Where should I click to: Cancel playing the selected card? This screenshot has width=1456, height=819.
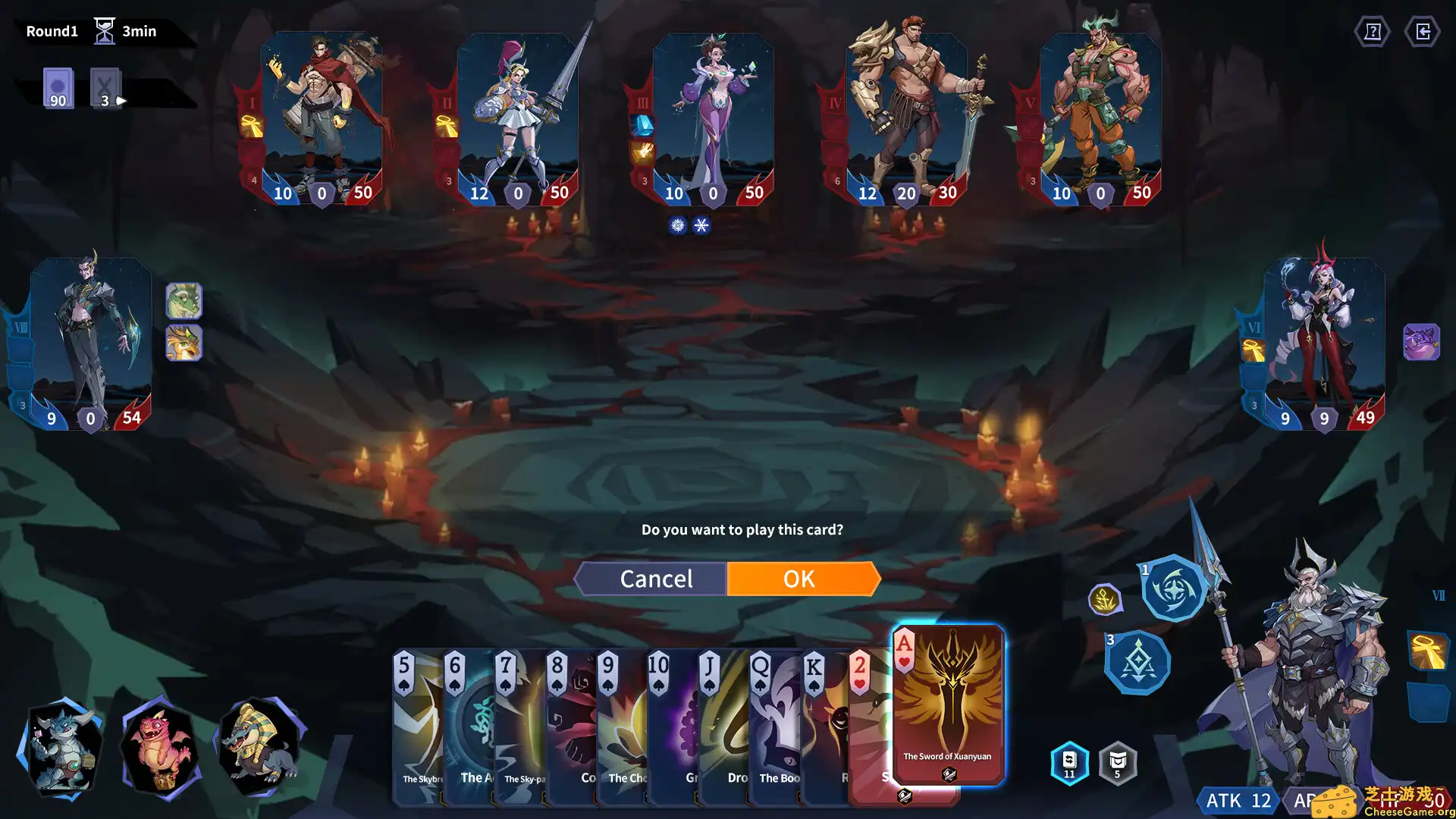pos(657,579)
